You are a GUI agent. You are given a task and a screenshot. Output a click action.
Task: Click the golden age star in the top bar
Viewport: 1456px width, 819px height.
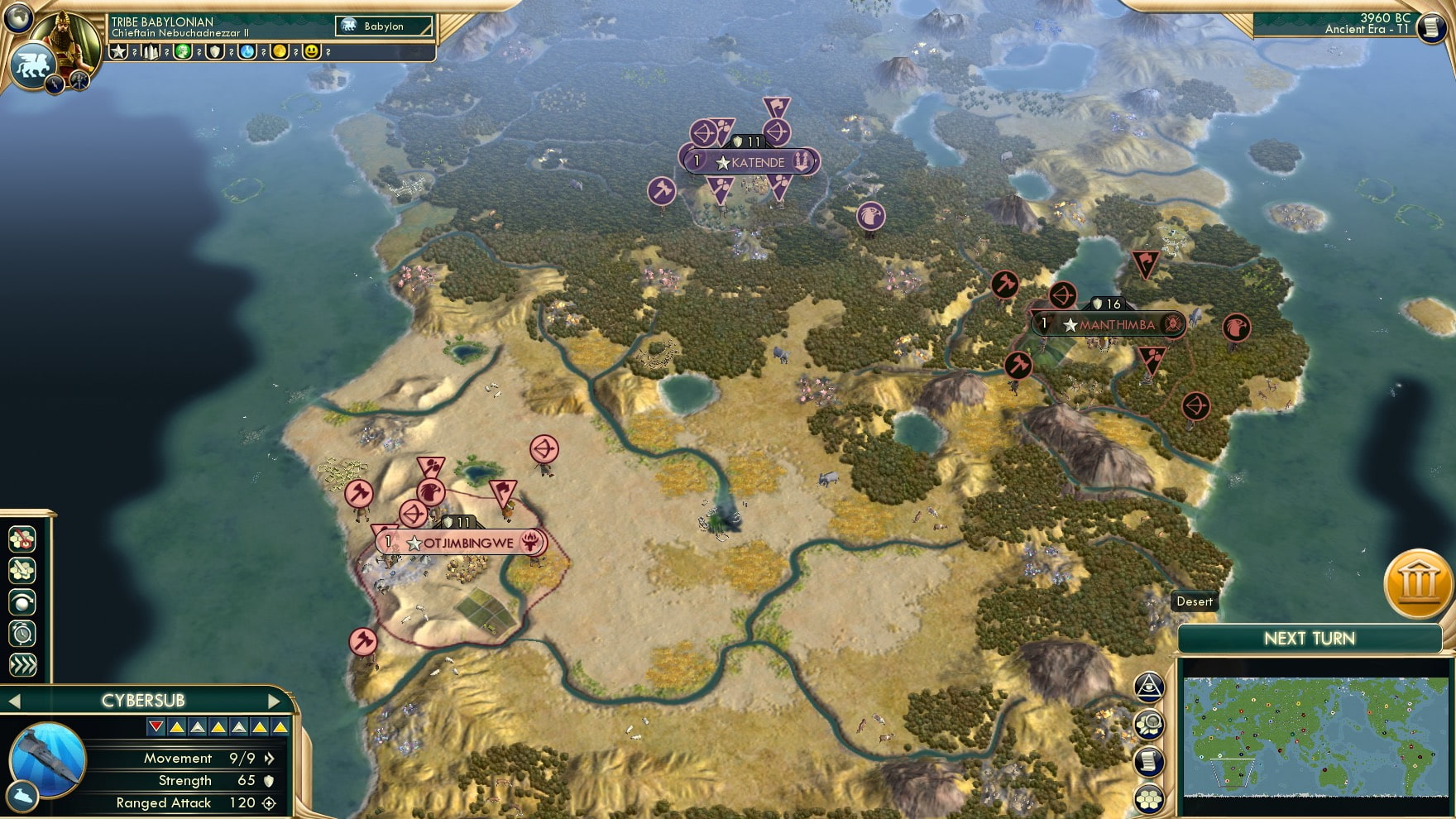pyautogui.click(x=118, y=53)
